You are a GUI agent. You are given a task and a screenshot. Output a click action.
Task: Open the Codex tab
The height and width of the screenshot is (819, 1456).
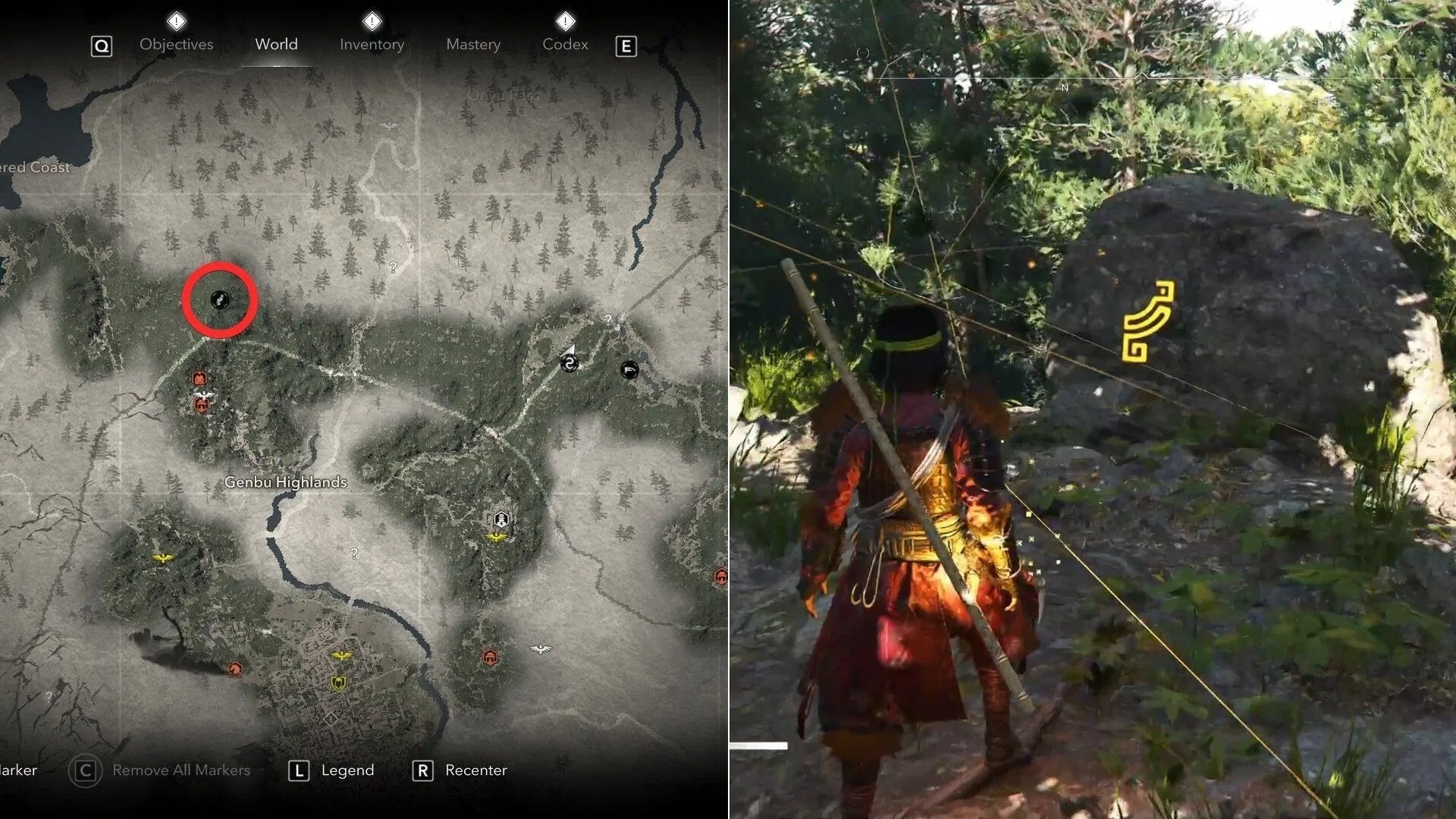565,44
